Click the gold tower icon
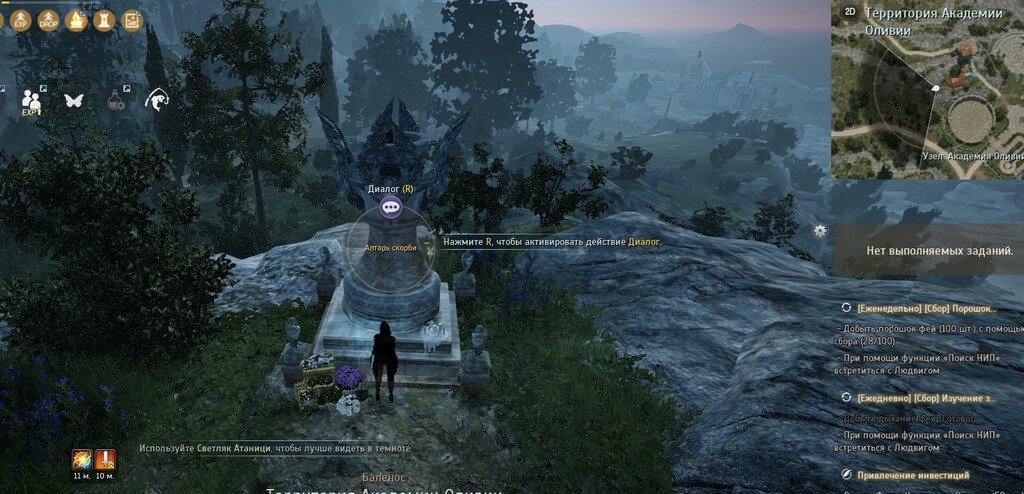1024x494 pixels. coord(104,19)
